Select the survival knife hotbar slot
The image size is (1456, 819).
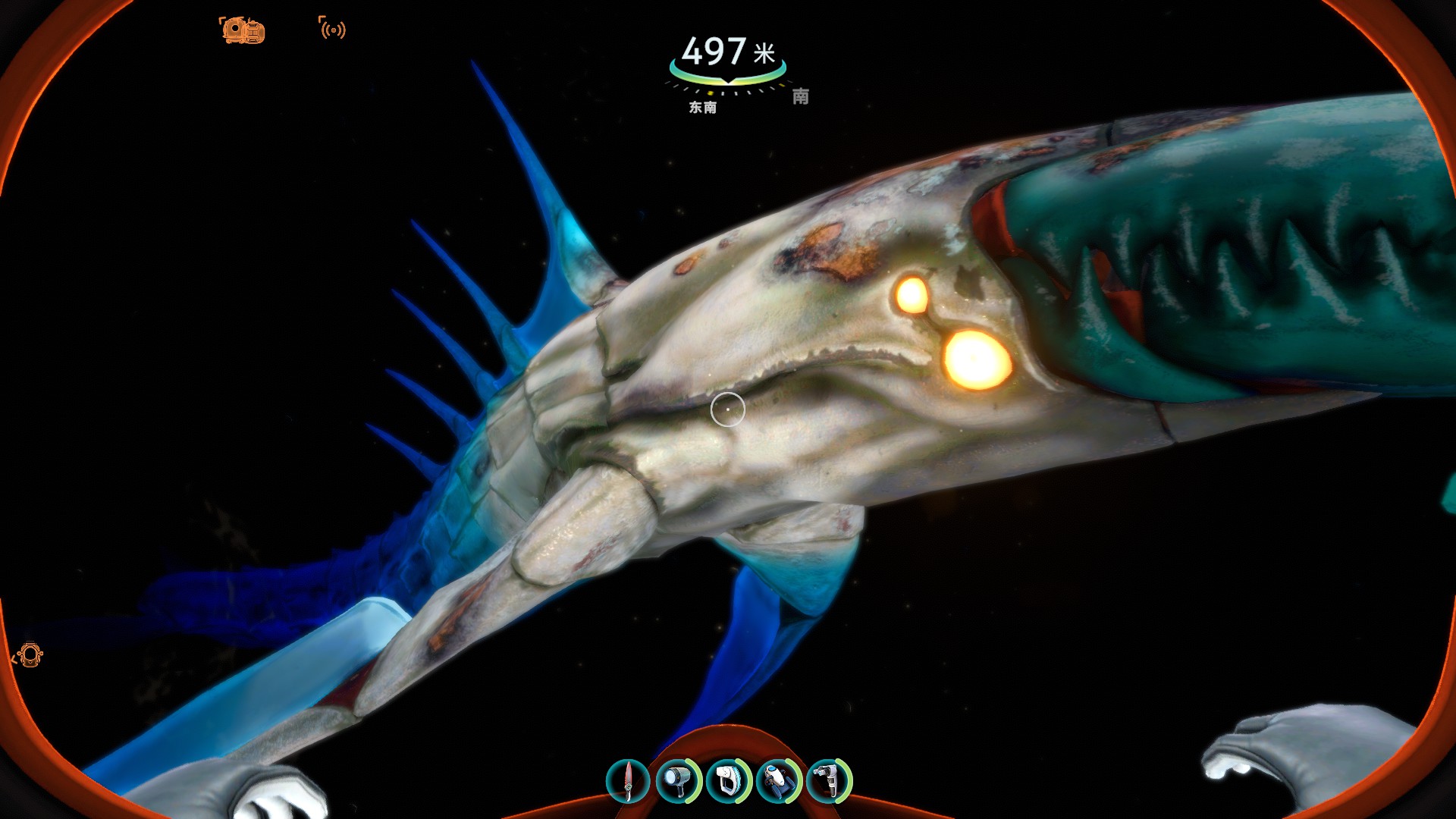[x=628, y=780]
